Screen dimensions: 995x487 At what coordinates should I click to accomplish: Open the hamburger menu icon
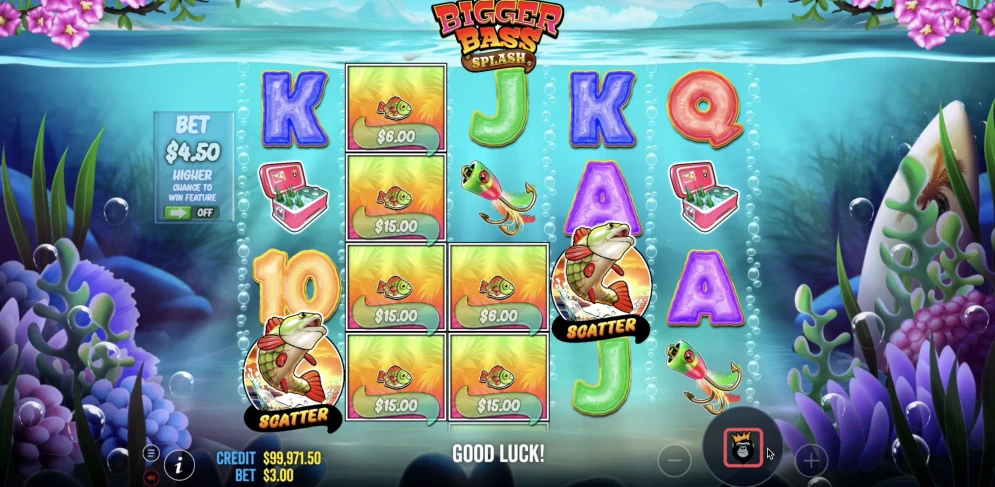click(152, 453)
